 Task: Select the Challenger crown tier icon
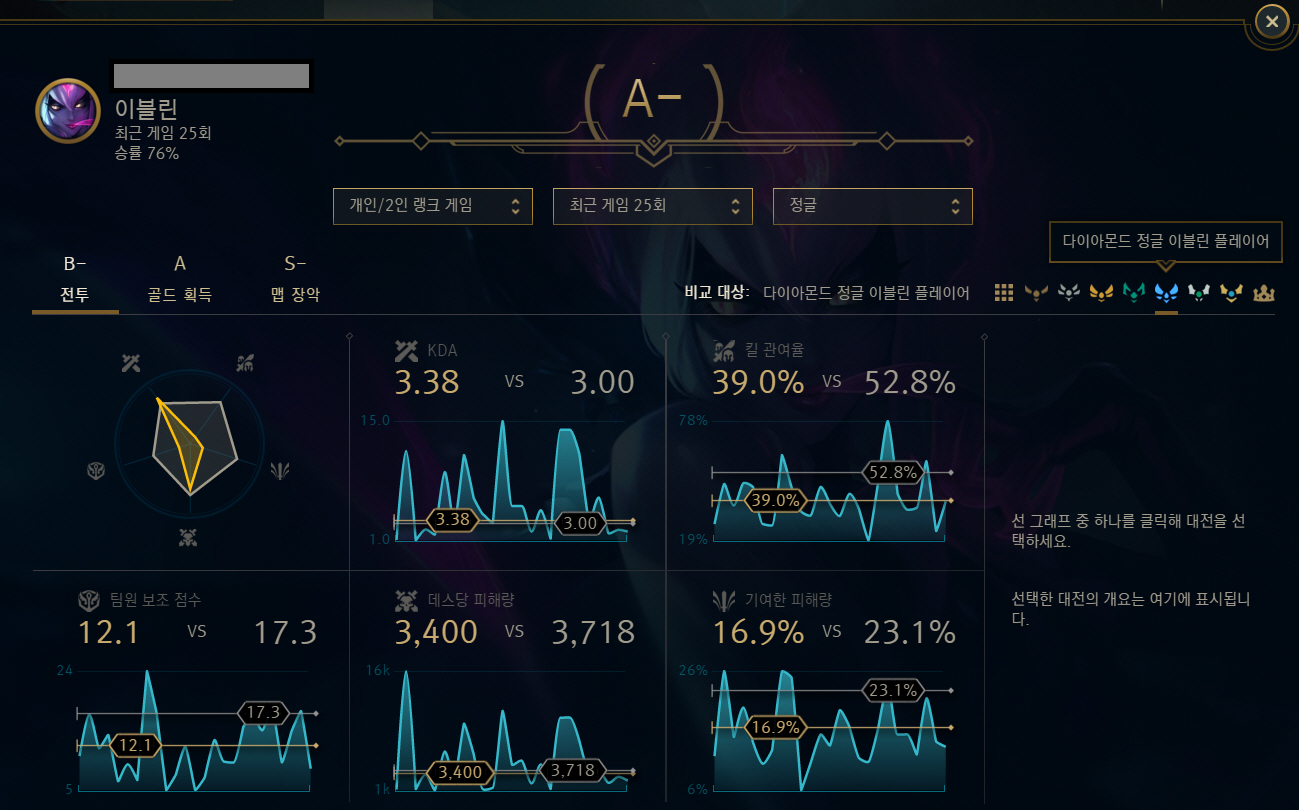click(1262, 293)
